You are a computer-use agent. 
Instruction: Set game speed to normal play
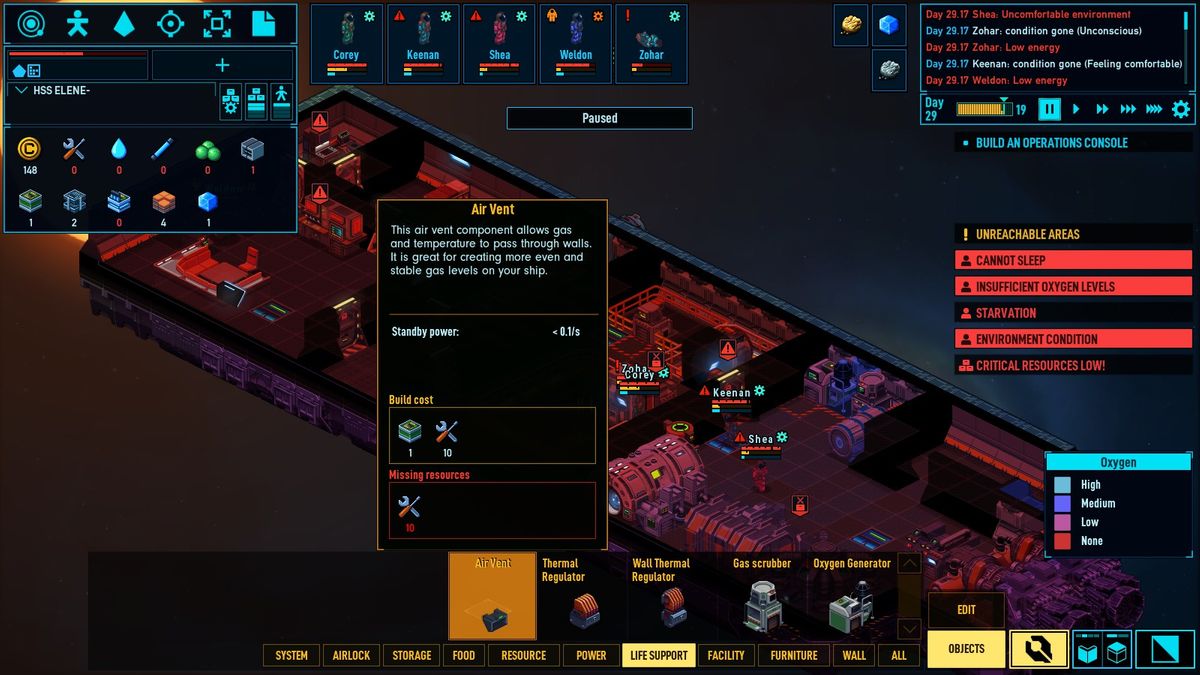tap(1077, 109)
